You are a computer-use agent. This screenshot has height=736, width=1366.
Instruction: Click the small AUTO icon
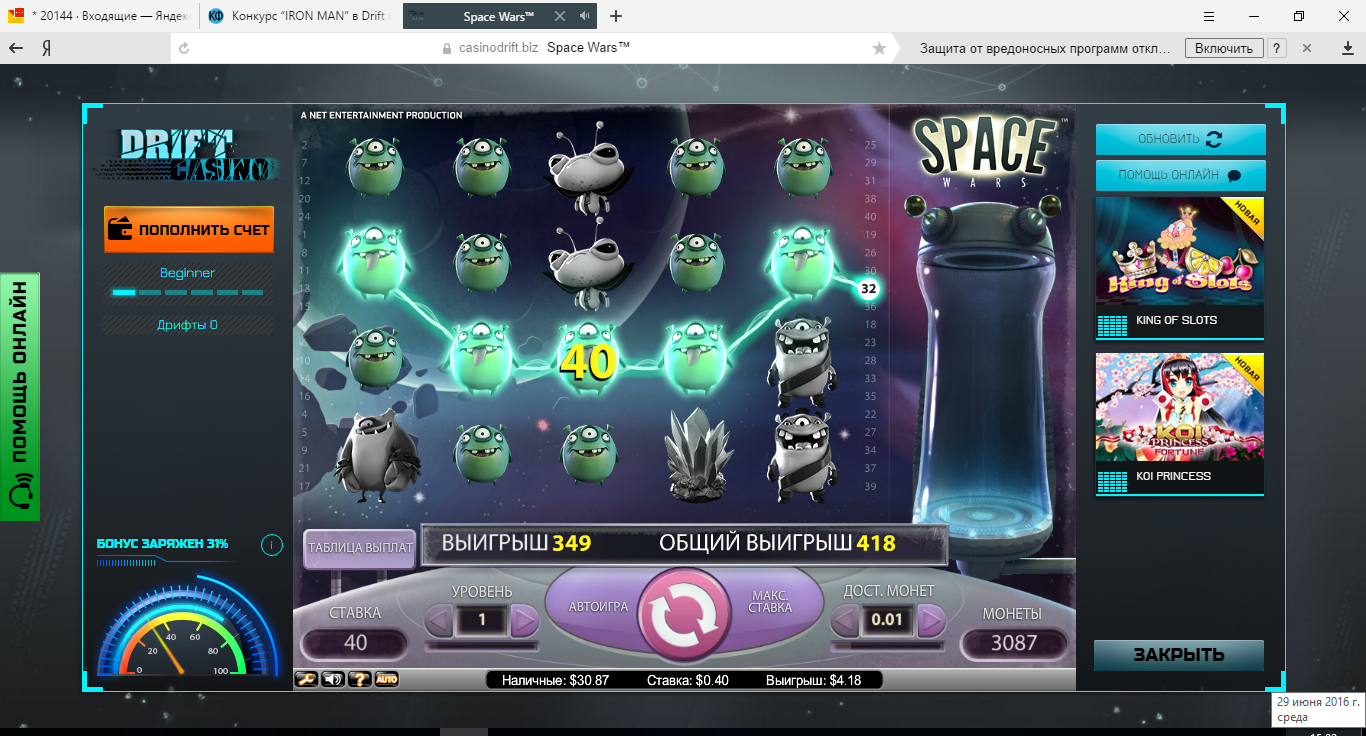(x=387, y=680)
